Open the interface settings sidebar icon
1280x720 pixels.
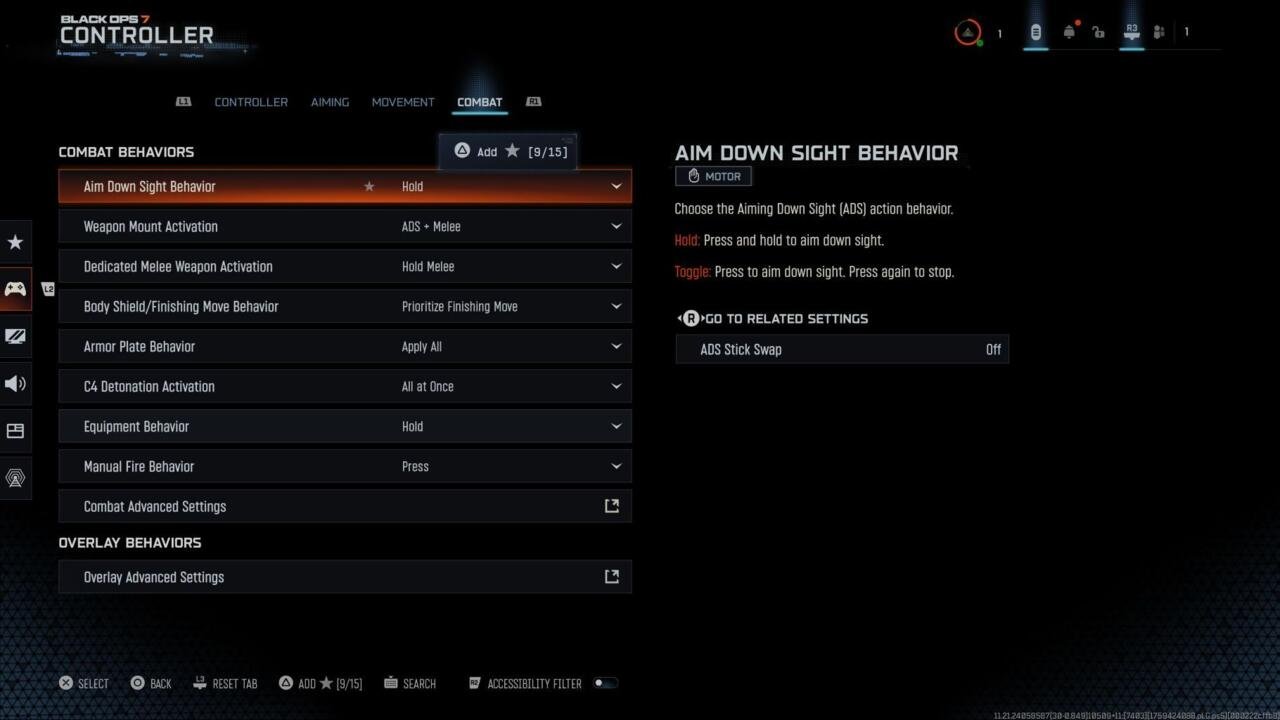pos(15,430)
